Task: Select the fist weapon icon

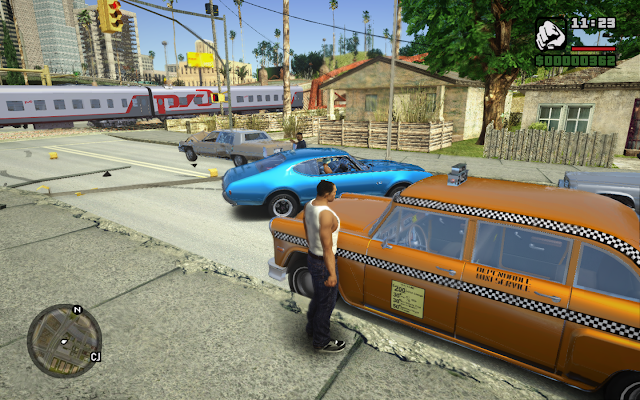Action: [551, 35]
